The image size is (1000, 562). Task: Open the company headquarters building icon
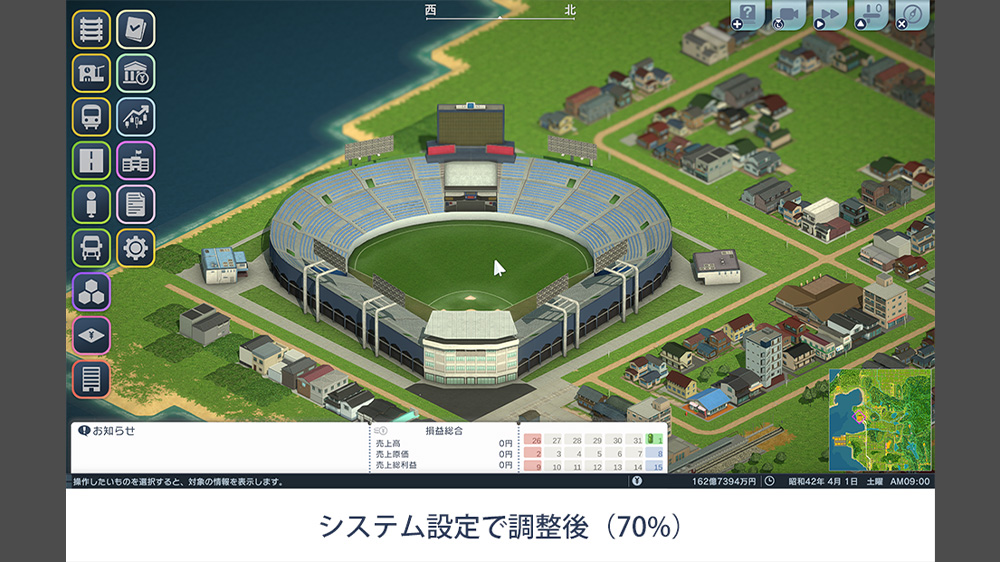[x=136, y=161]
